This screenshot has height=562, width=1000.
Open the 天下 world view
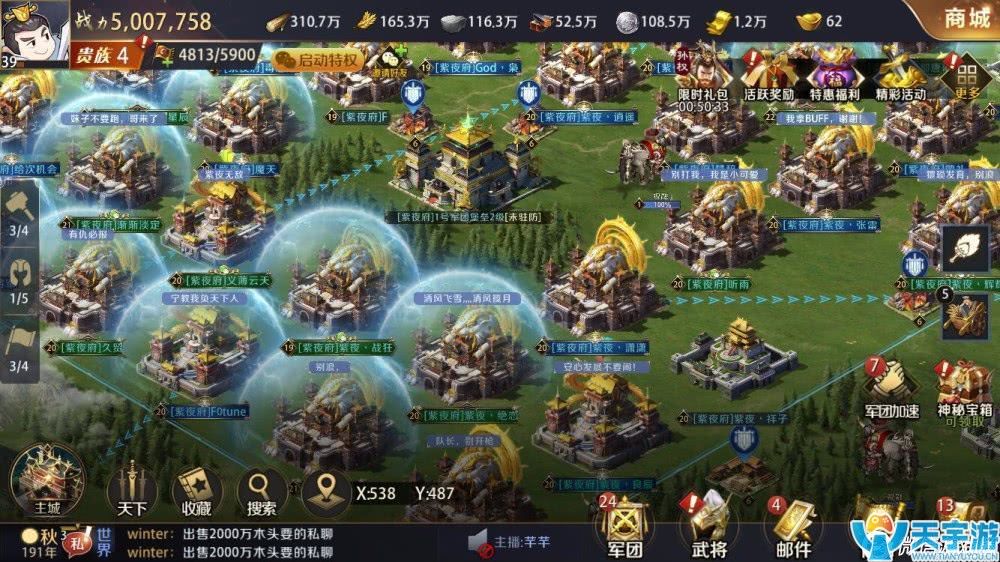[x=132, y=490]
